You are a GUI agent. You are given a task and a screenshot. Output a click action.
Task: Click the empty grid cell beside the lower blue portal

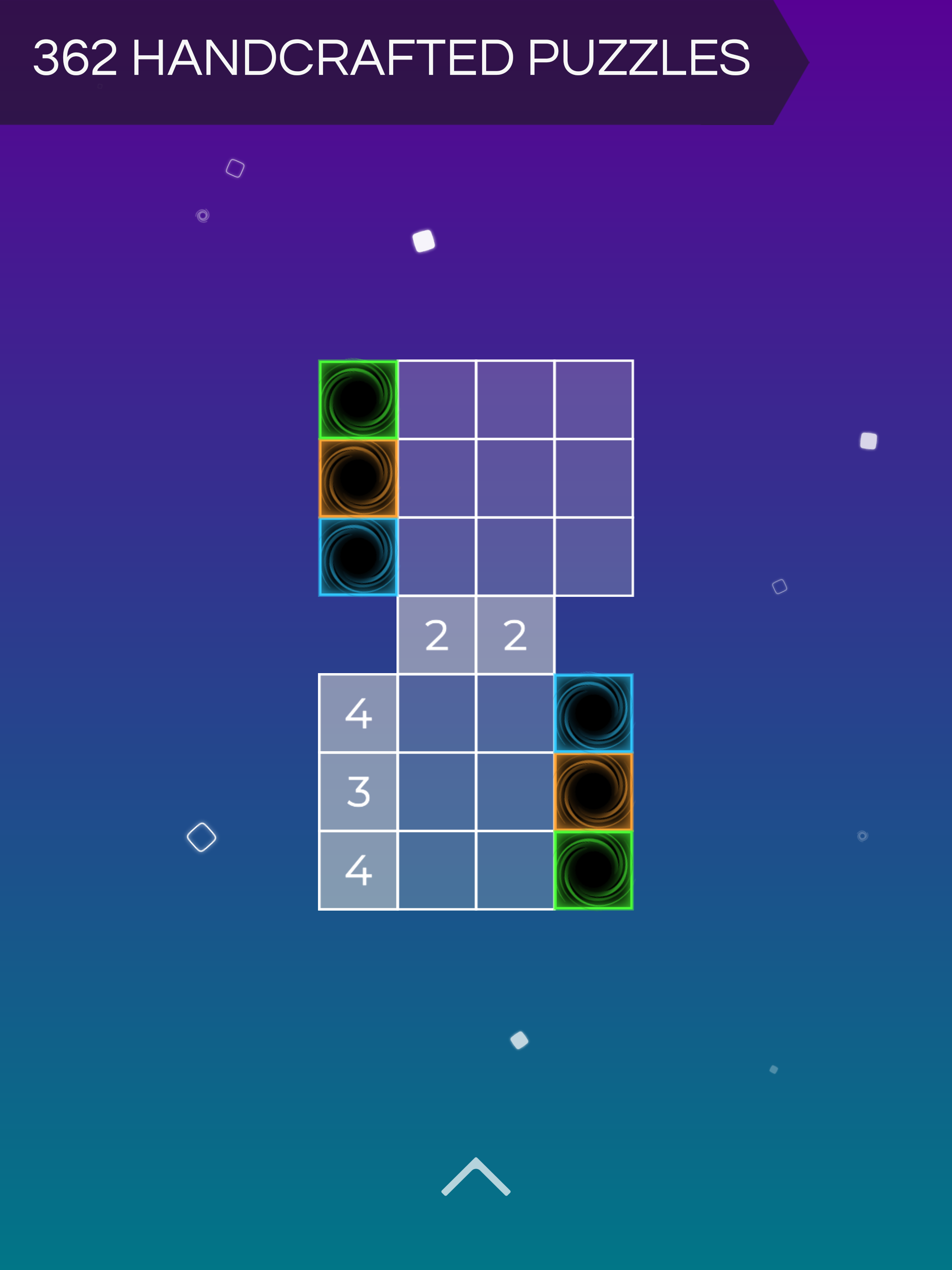pos(516,712)
